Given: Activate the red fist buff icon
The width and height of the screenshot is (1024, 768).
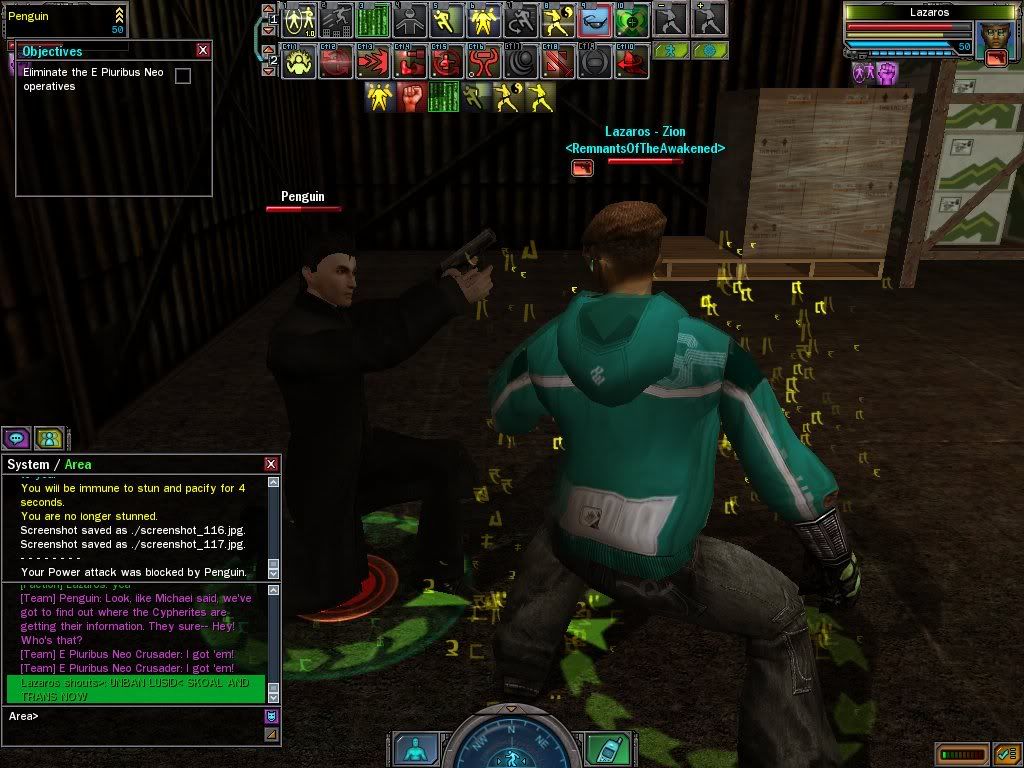Looking at the screenshot, I should pos(412,97).
